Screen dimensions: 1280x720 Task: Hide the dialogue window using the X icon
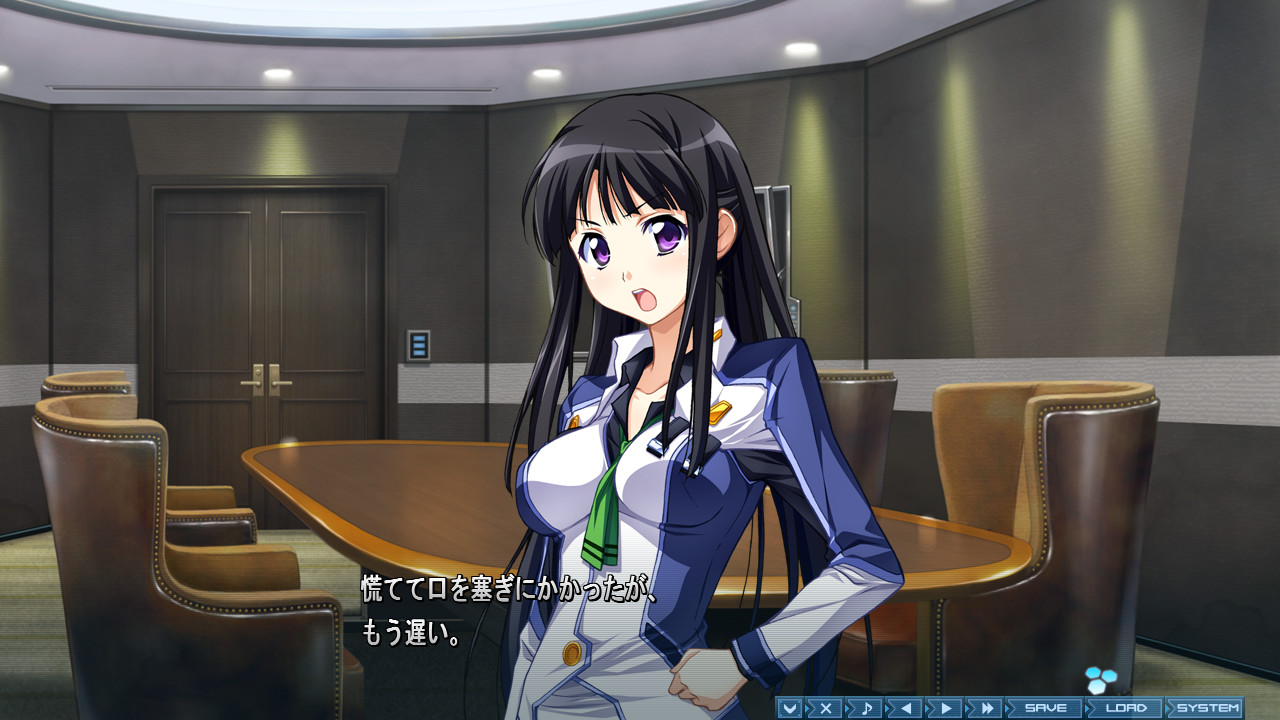(825, 708)
